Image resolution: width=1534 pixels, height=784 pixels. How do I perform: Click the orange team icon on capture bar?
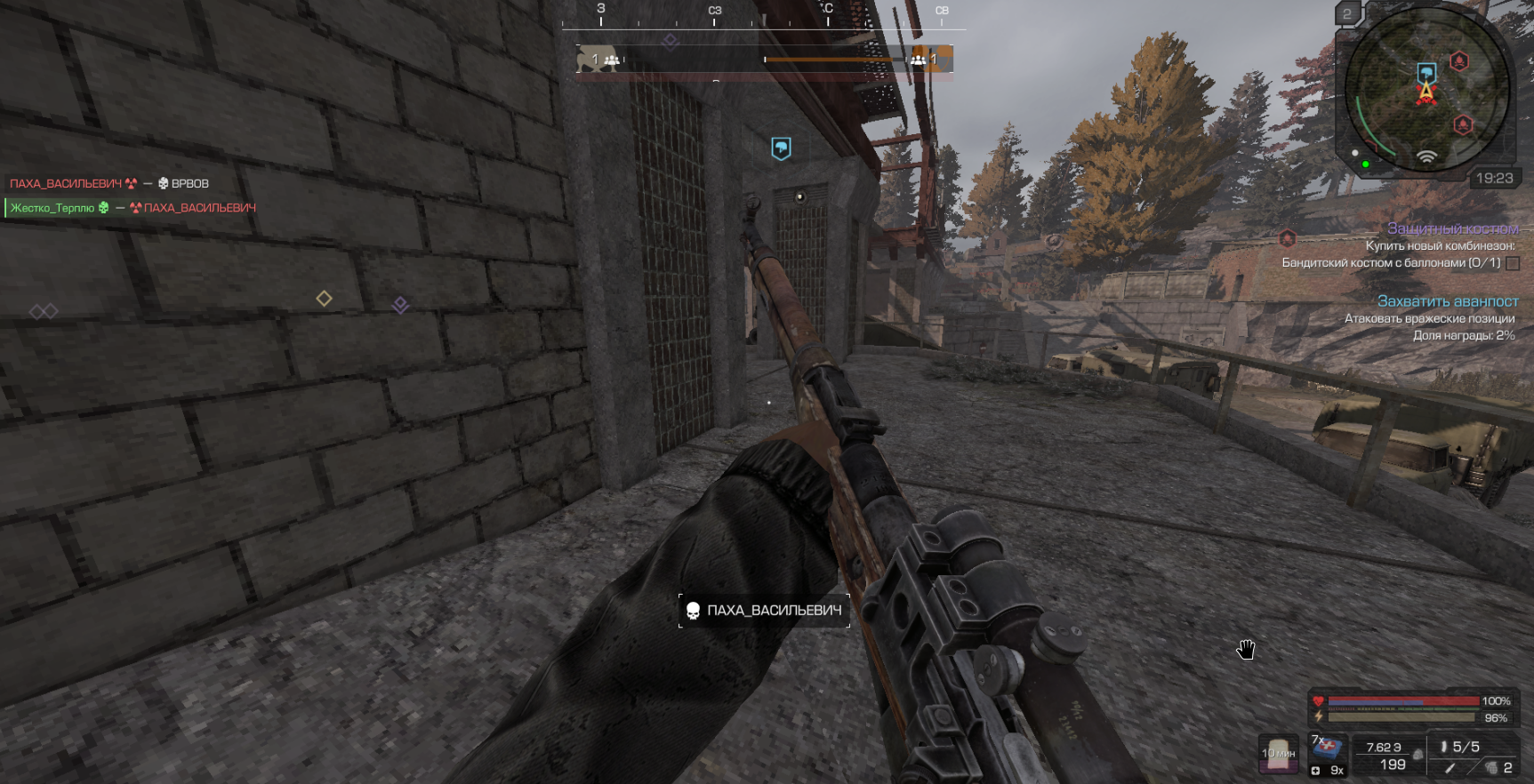pyautogui.click(x=919, y=60)
